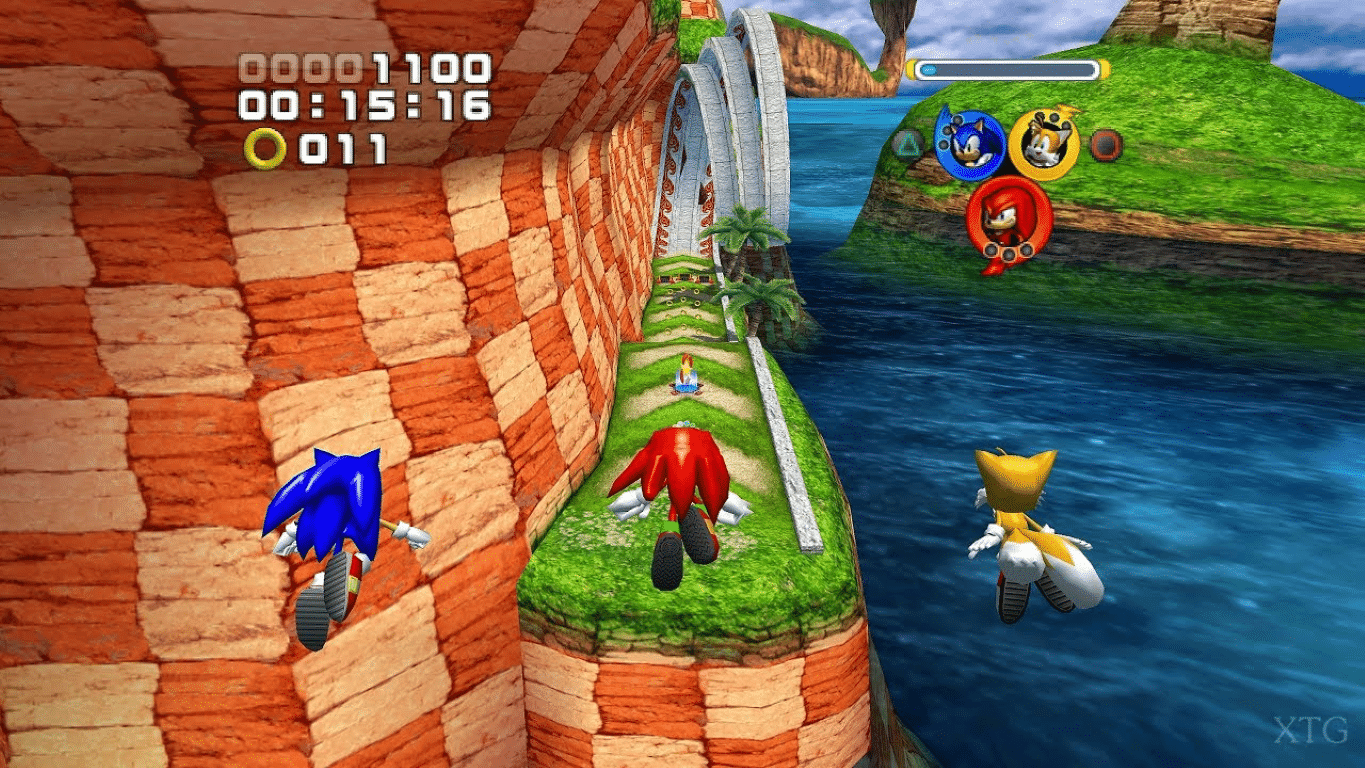Screen dimensions: 1365x768
Task: Select Knuckles' leader icon below Sonic and Tails
Action: (1008, 216)
